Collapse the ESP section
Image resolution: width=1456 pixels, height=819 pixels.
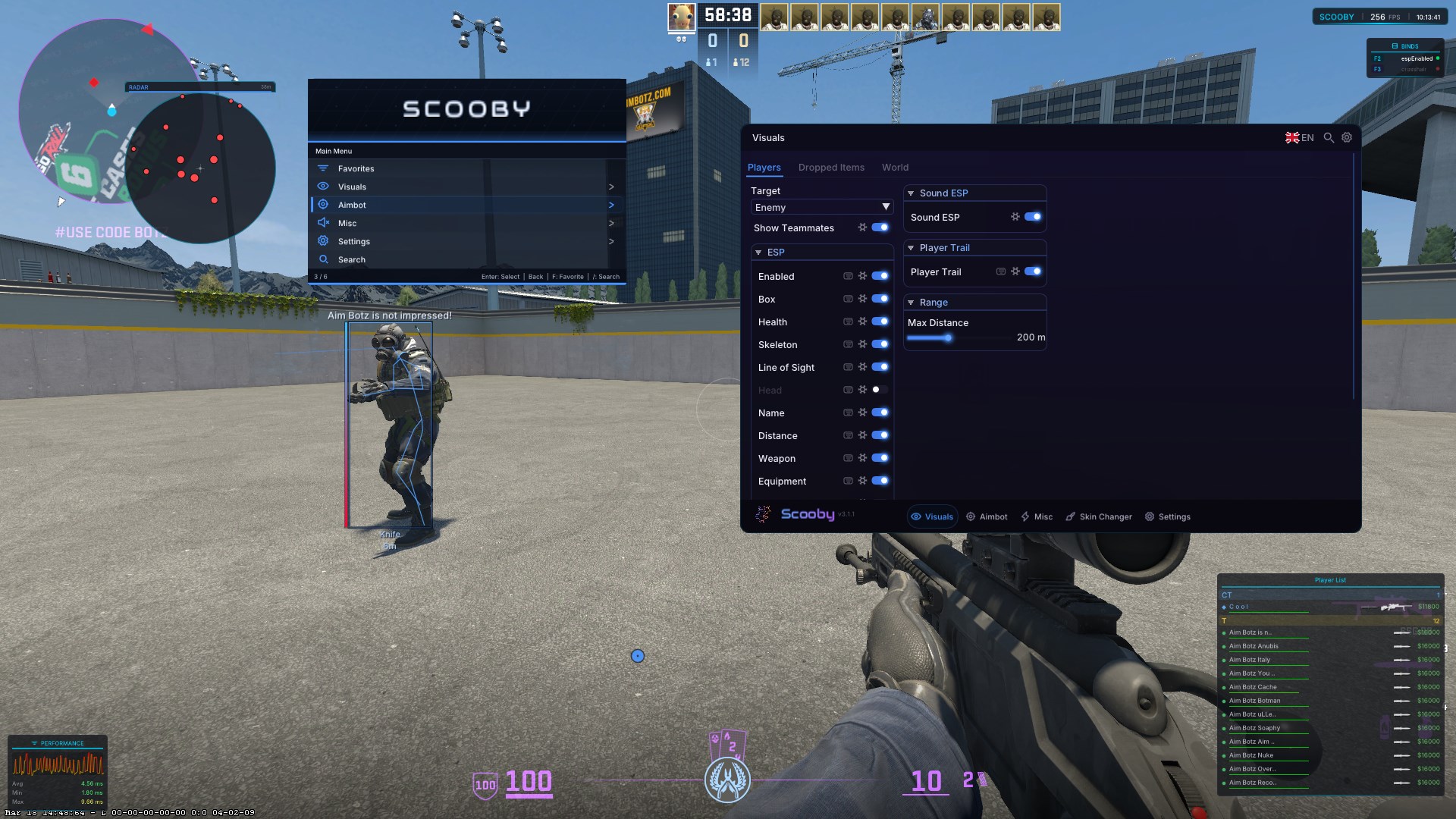click(x=759, y=252)
